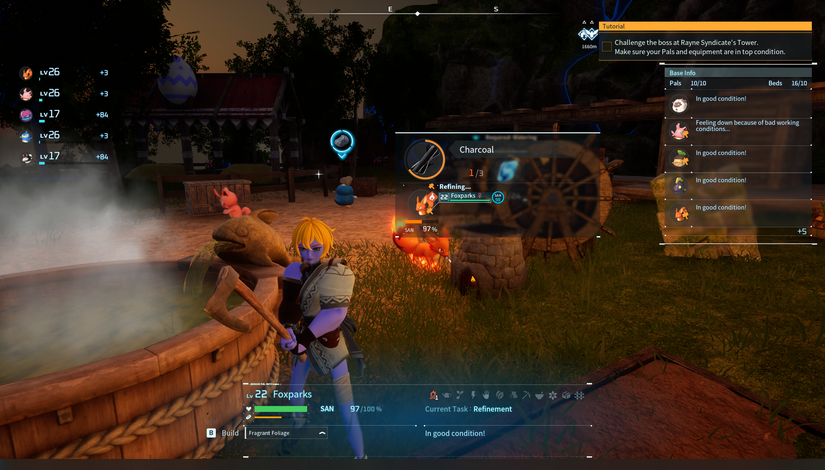
Task: Select the fox pal party slot at level 26
Action: click(27, 73)
